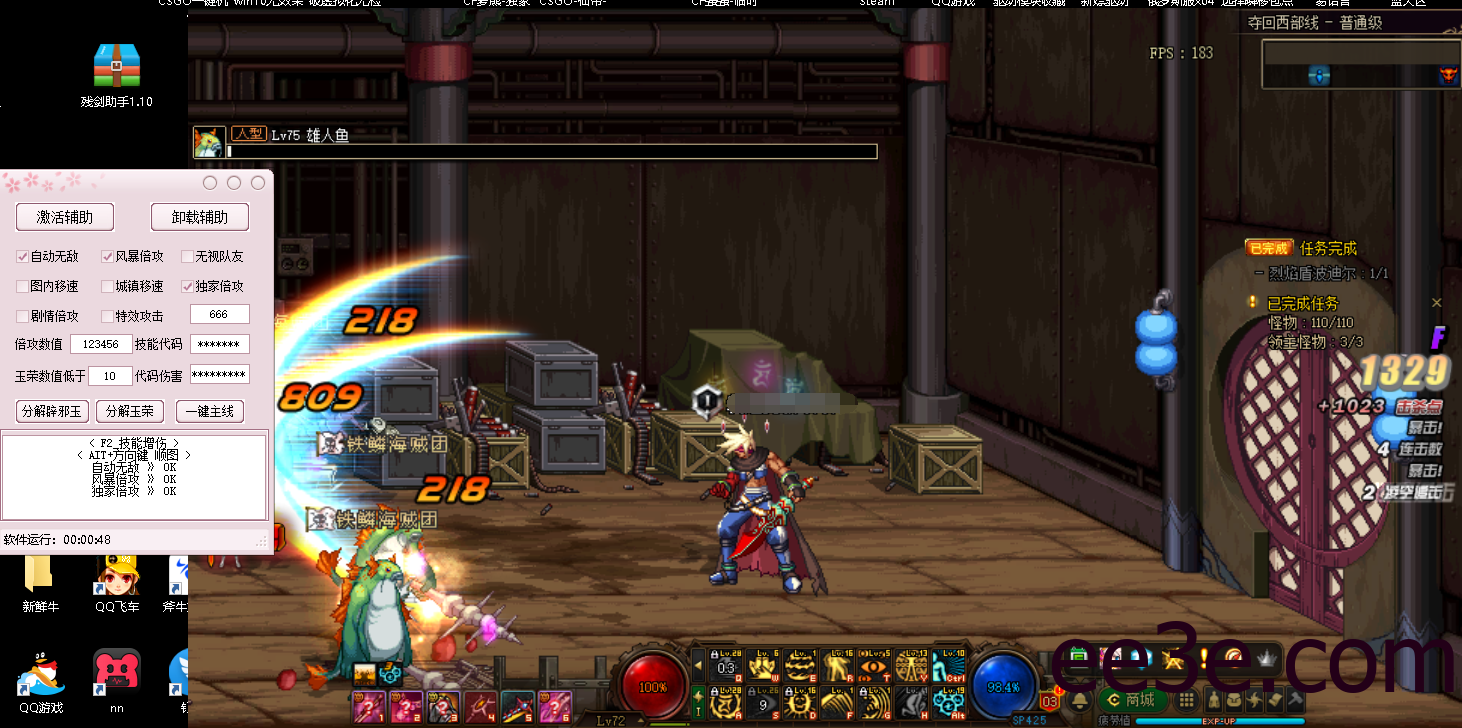The height and width of the screenshot is (728, 1462).
Task: Select the item in quick slot 4
Action: (x=481, y=707)
